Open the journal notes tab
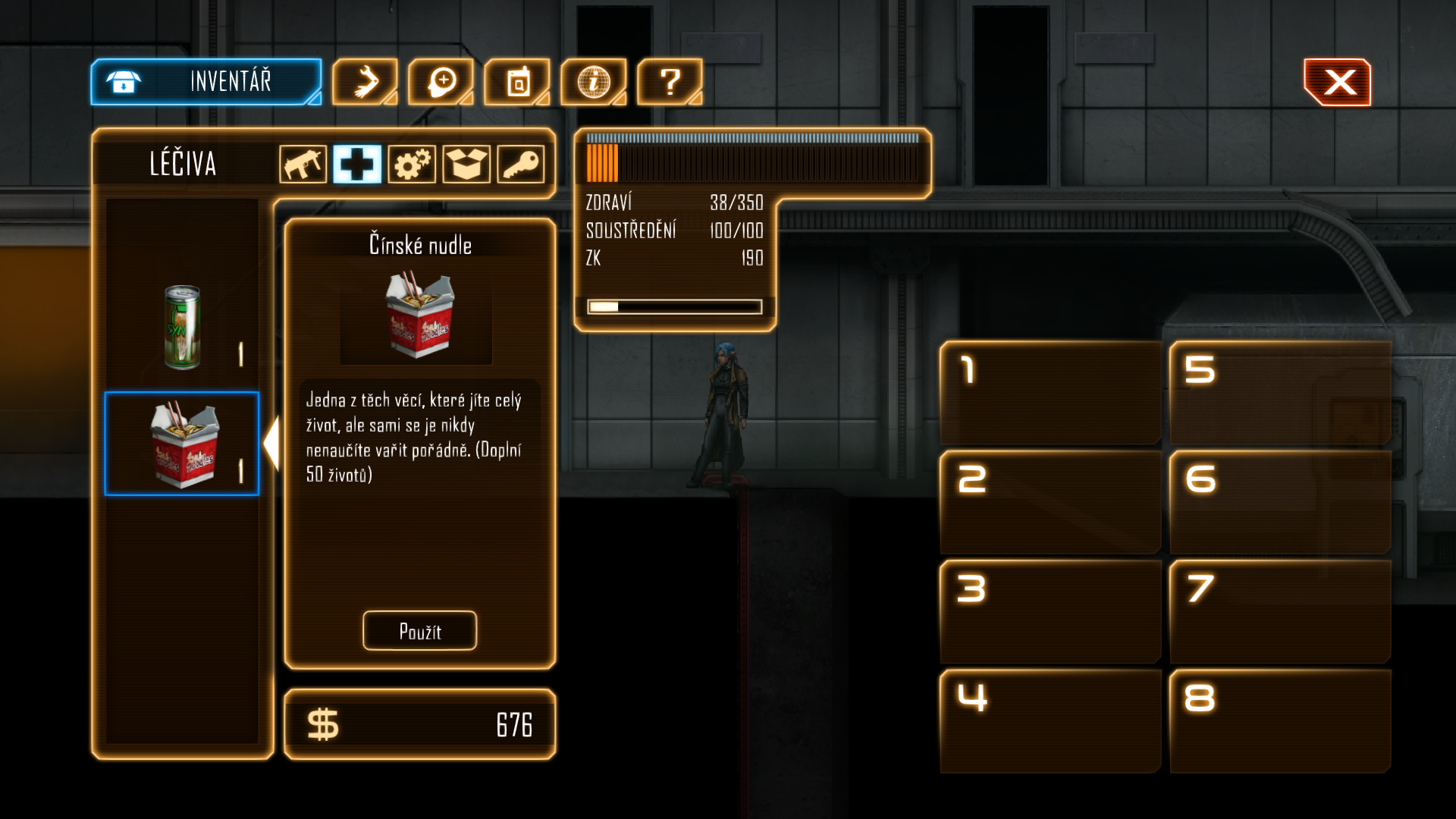Viewport: 1456px width, 819px height. pyautogui.click(x=517, y=82)
